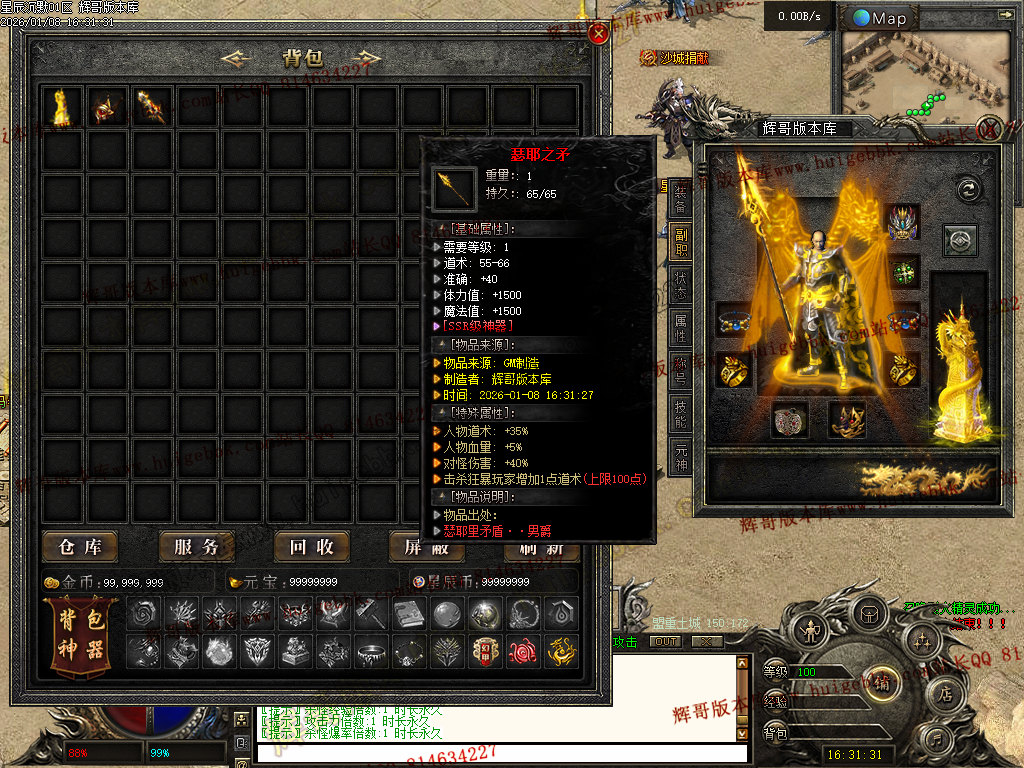Select the golden spear item in the backpack
Viewport: 1024px width, 768px height.
tap(151, 107)
